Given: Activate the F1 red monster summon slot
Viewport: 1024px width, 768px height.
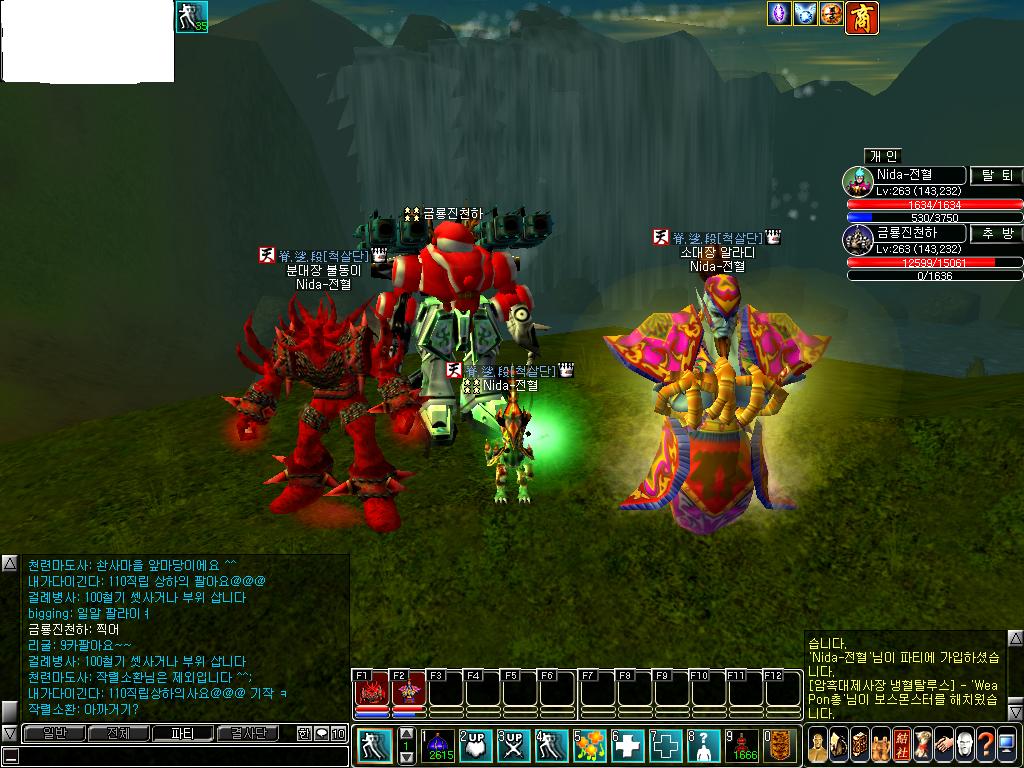Looking at the screenshot, I should [x=371, y=691].
